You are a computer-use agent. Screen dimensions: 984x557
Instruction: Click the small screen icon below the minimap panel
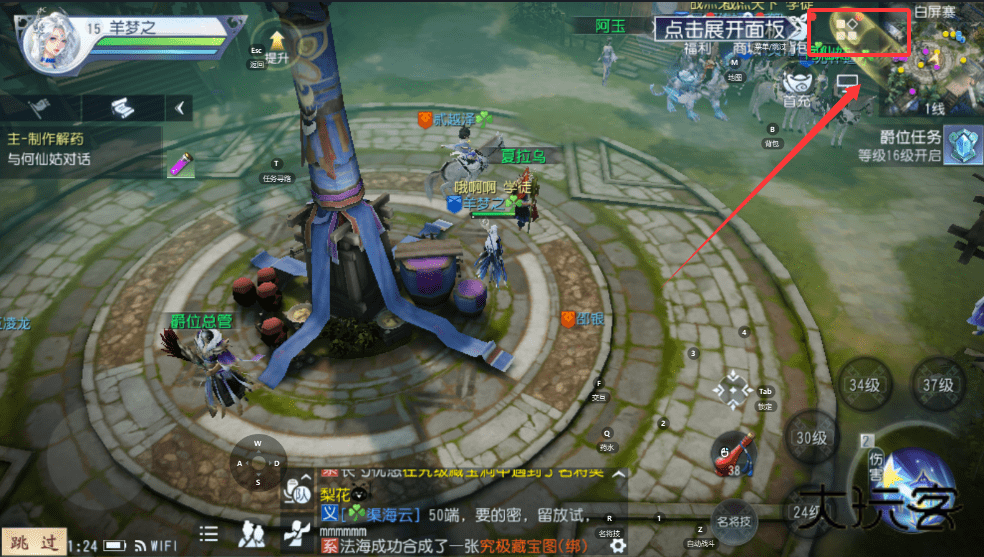pyautogui.click(x=848, y=82)
